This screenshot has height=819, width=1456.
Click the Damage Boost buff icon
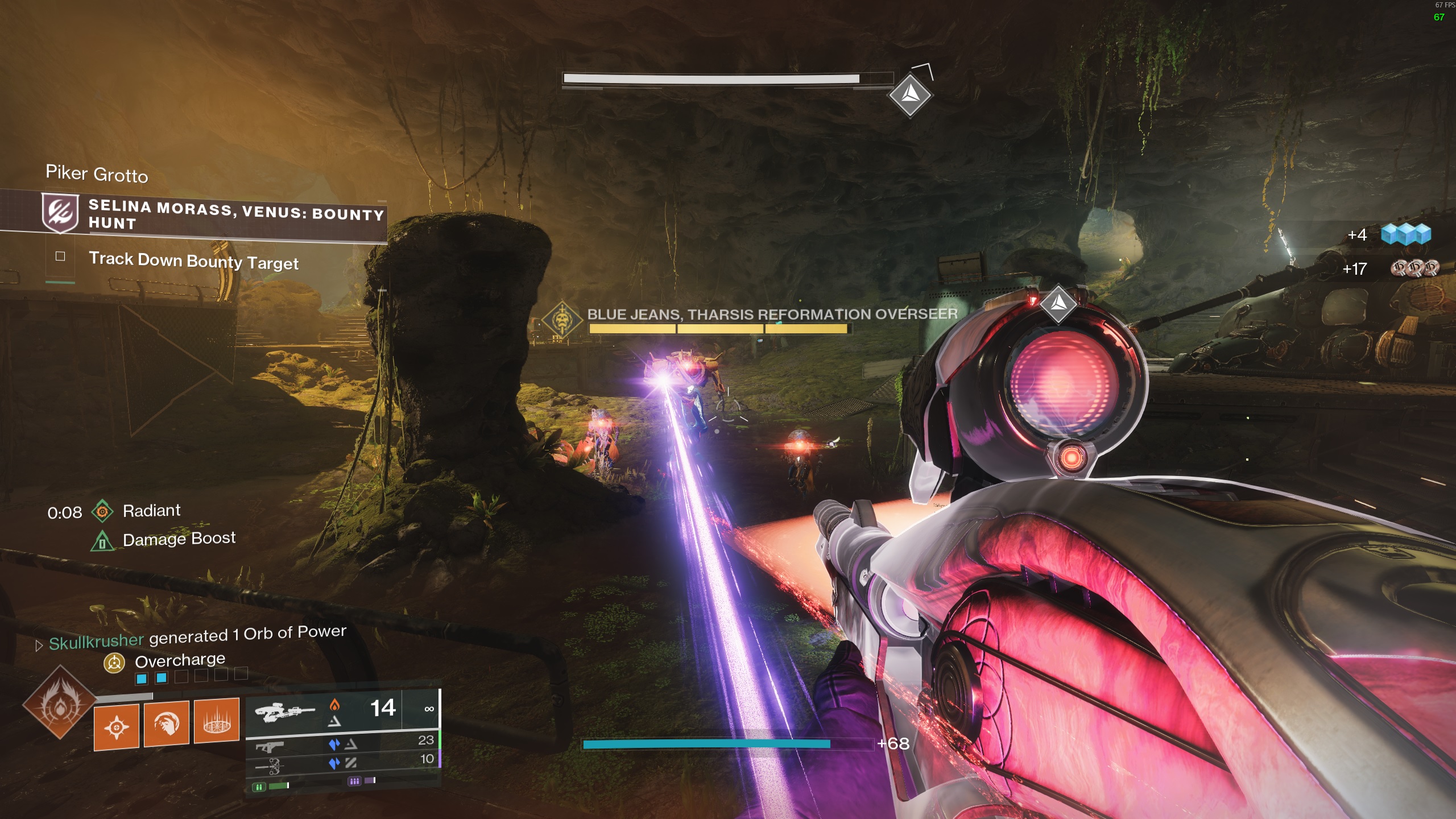point(102,541)
